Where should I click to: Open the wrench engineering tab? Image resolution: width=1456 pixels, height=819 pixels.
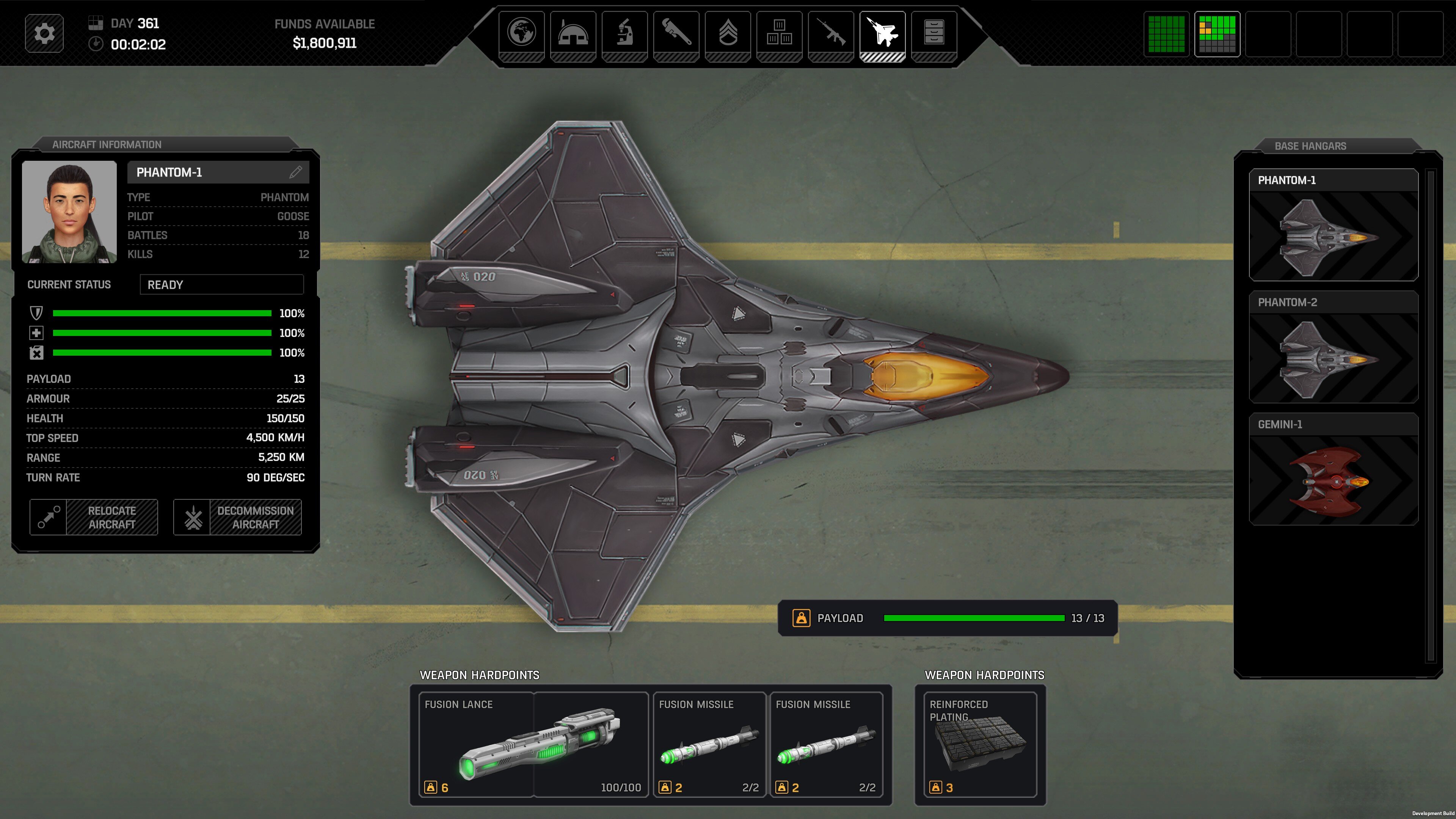coord(676,33)
